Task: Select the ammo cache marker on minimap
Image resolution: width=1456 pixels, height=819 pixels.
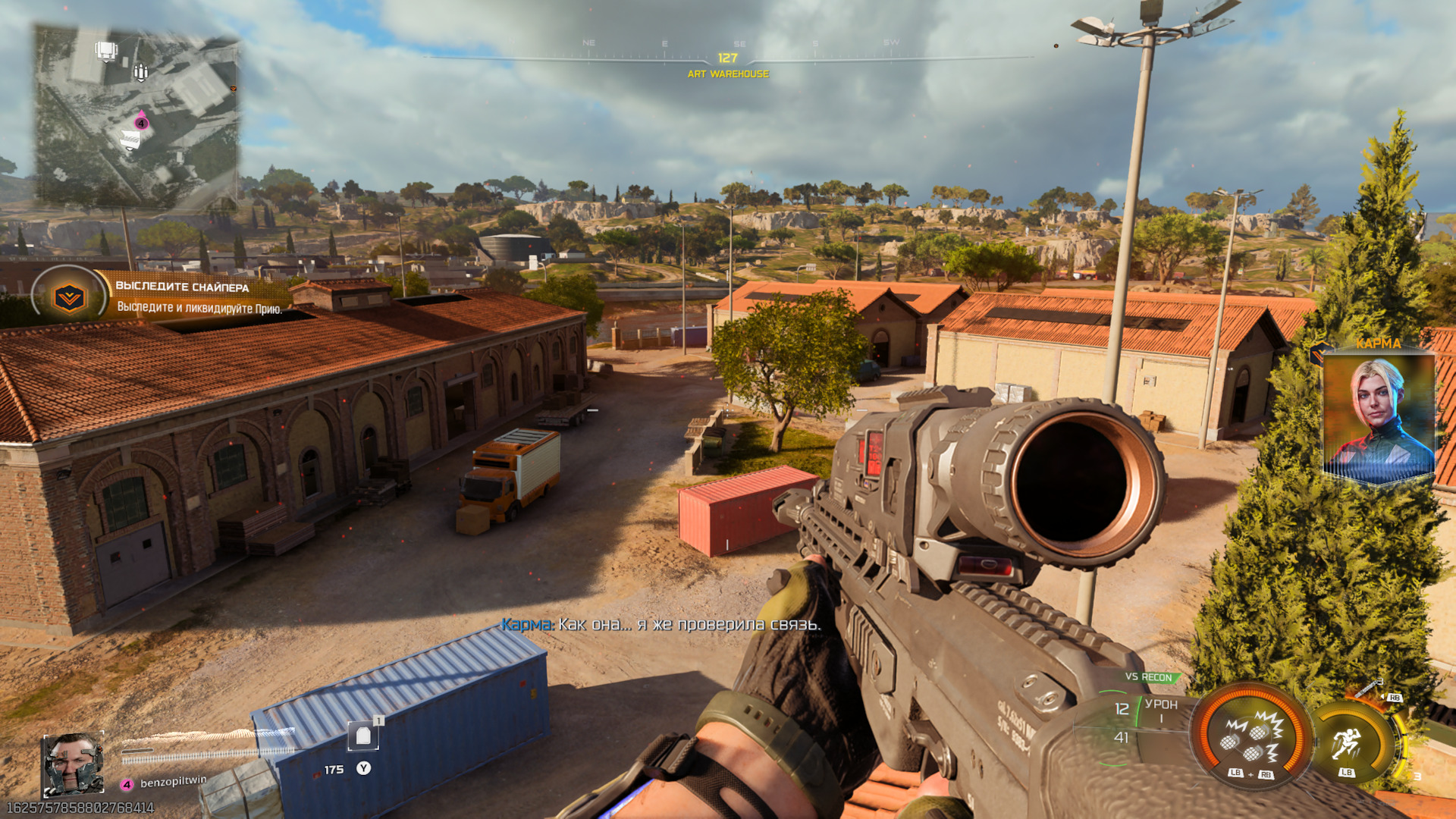Action: pyautogui.click(x=140, y=72)
